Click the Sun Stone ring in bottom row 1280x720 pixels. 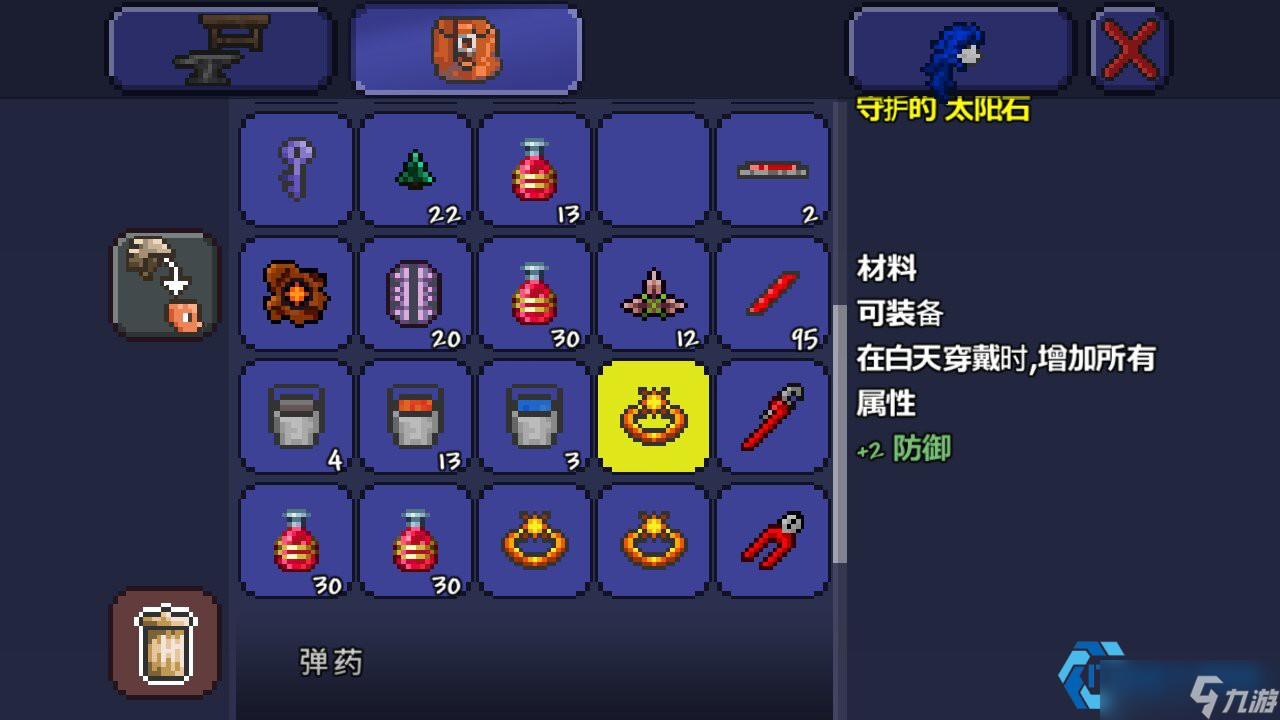534,540
